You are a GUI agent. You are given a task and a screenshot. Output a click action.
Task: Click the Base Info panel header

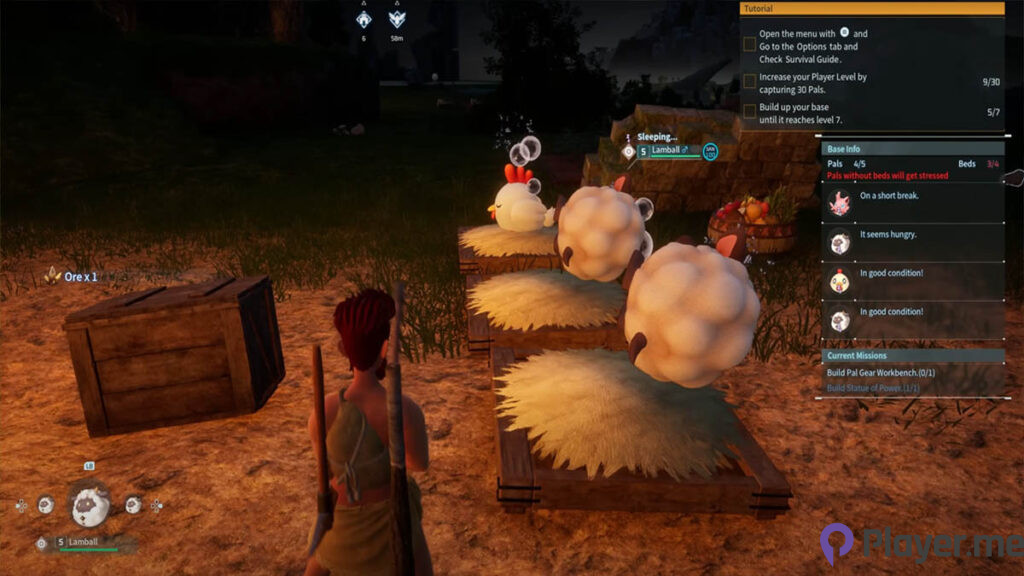pos(912,149)
